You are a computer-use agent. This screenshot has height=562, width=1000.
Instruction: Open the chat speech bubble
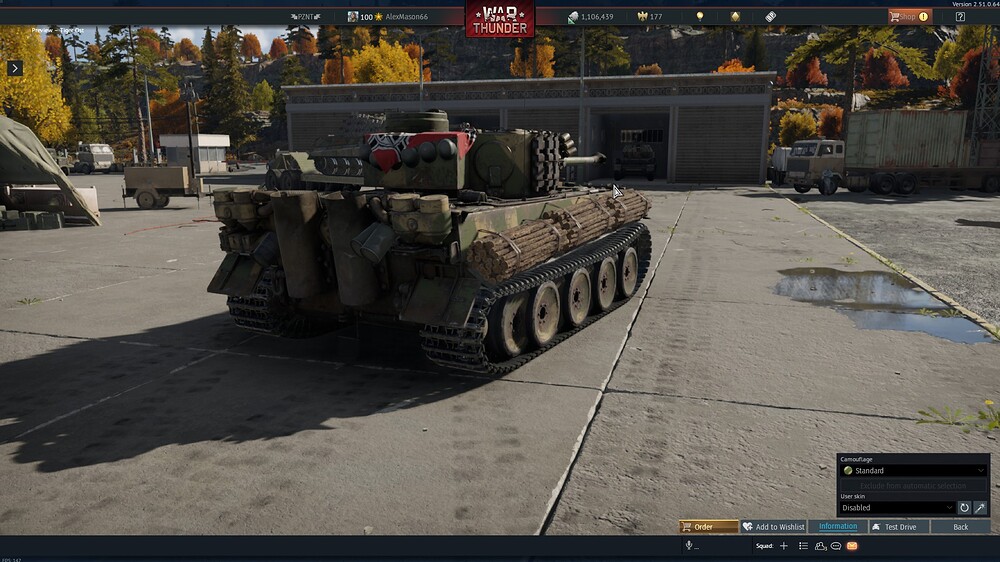(836, 546)
